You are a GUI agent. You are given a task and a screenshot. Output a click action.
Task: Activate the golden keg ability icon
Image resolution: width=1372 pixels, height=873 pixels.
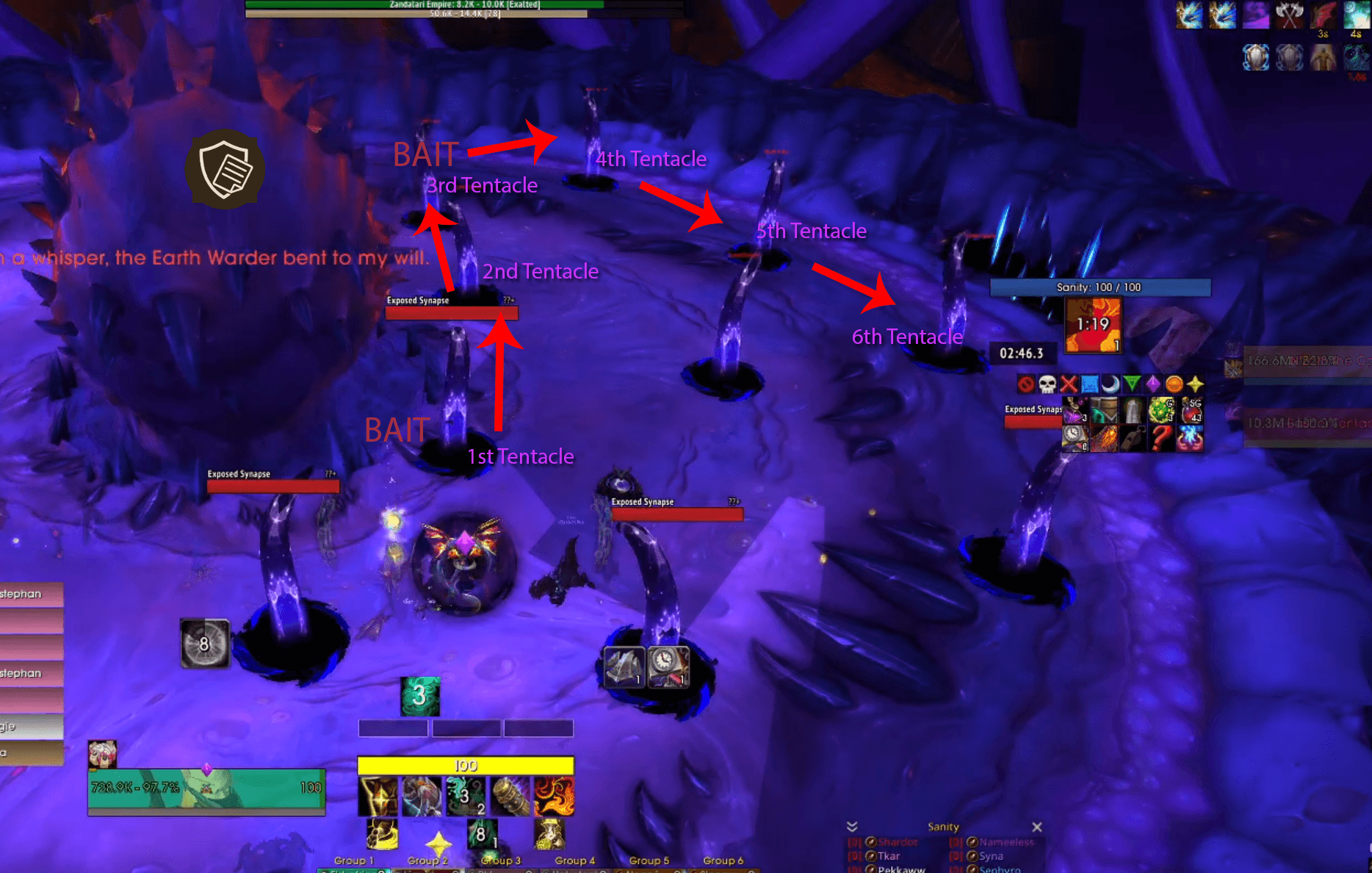click(x=510, y=797)
